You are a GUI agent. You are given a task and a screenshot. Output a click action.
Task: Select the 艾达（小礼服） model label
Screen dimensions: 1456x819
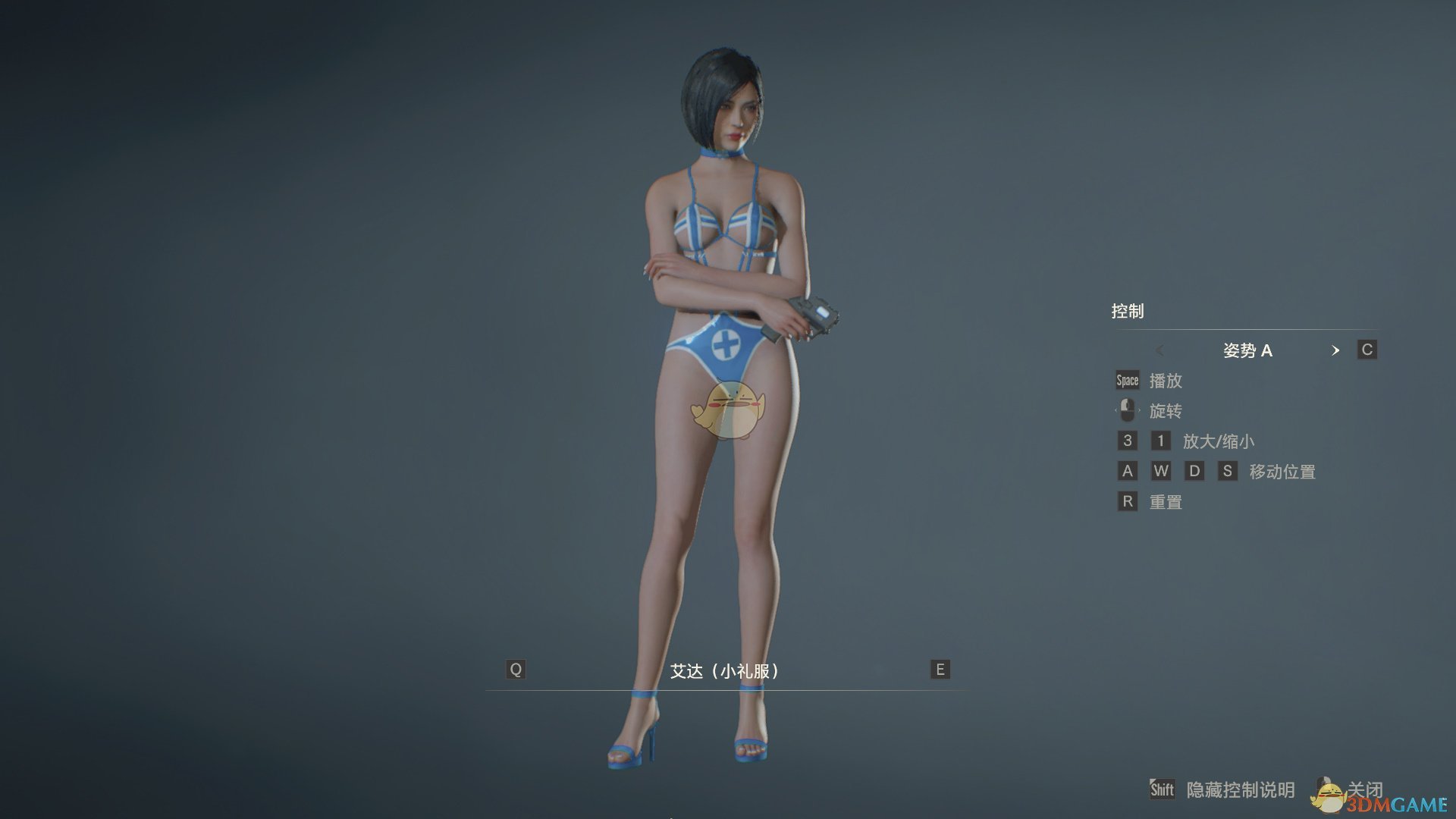pos(724,669)
